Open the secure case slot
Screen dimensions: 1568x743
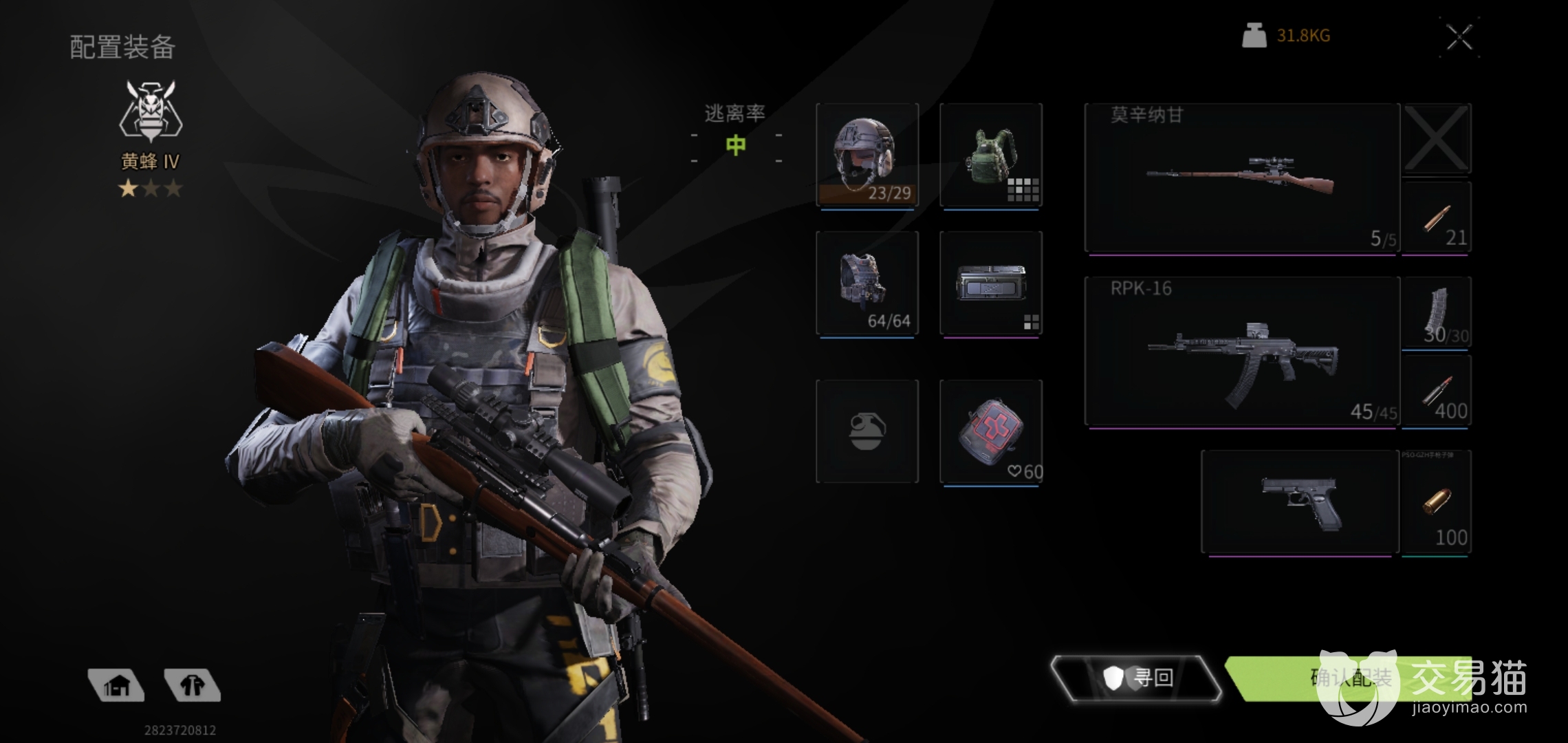pyautogui.click(x=990, y=283)
